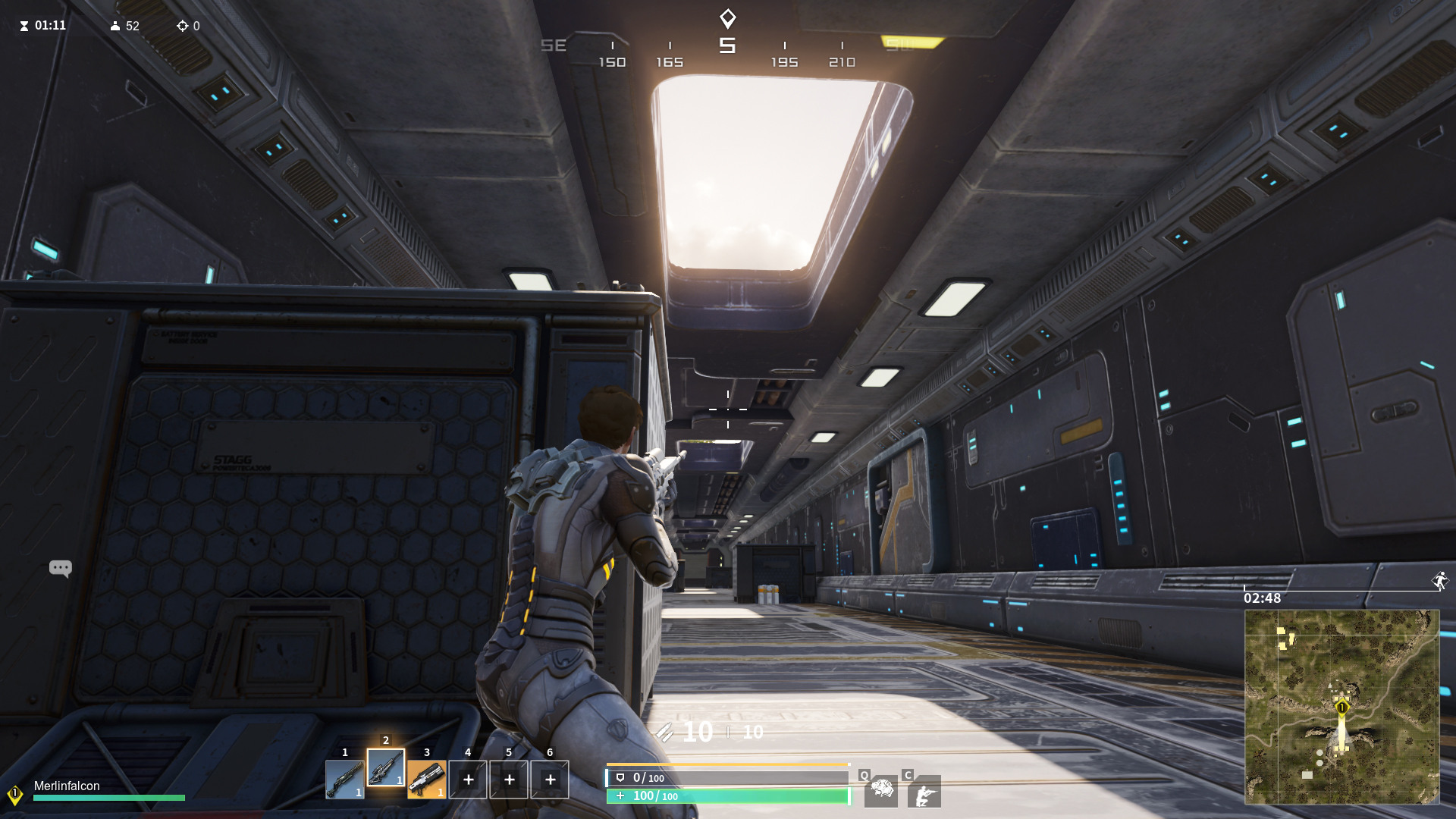Image resolution: width=1456 pixels, height=819 pixels.
Task: Click the hourglass timer icon top left
Action: [24, 25]
